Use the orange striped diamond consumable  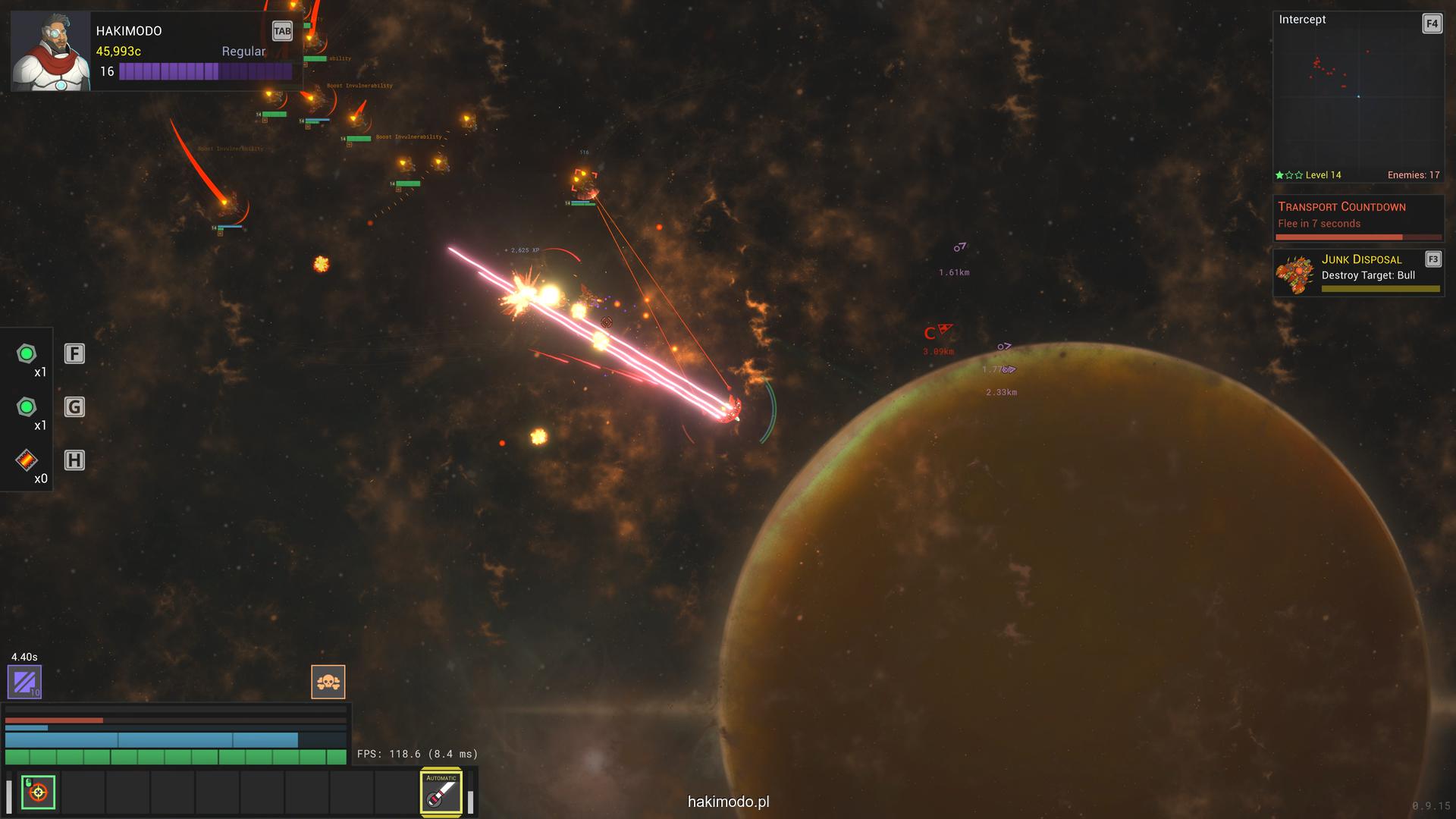tap(27, 460)
